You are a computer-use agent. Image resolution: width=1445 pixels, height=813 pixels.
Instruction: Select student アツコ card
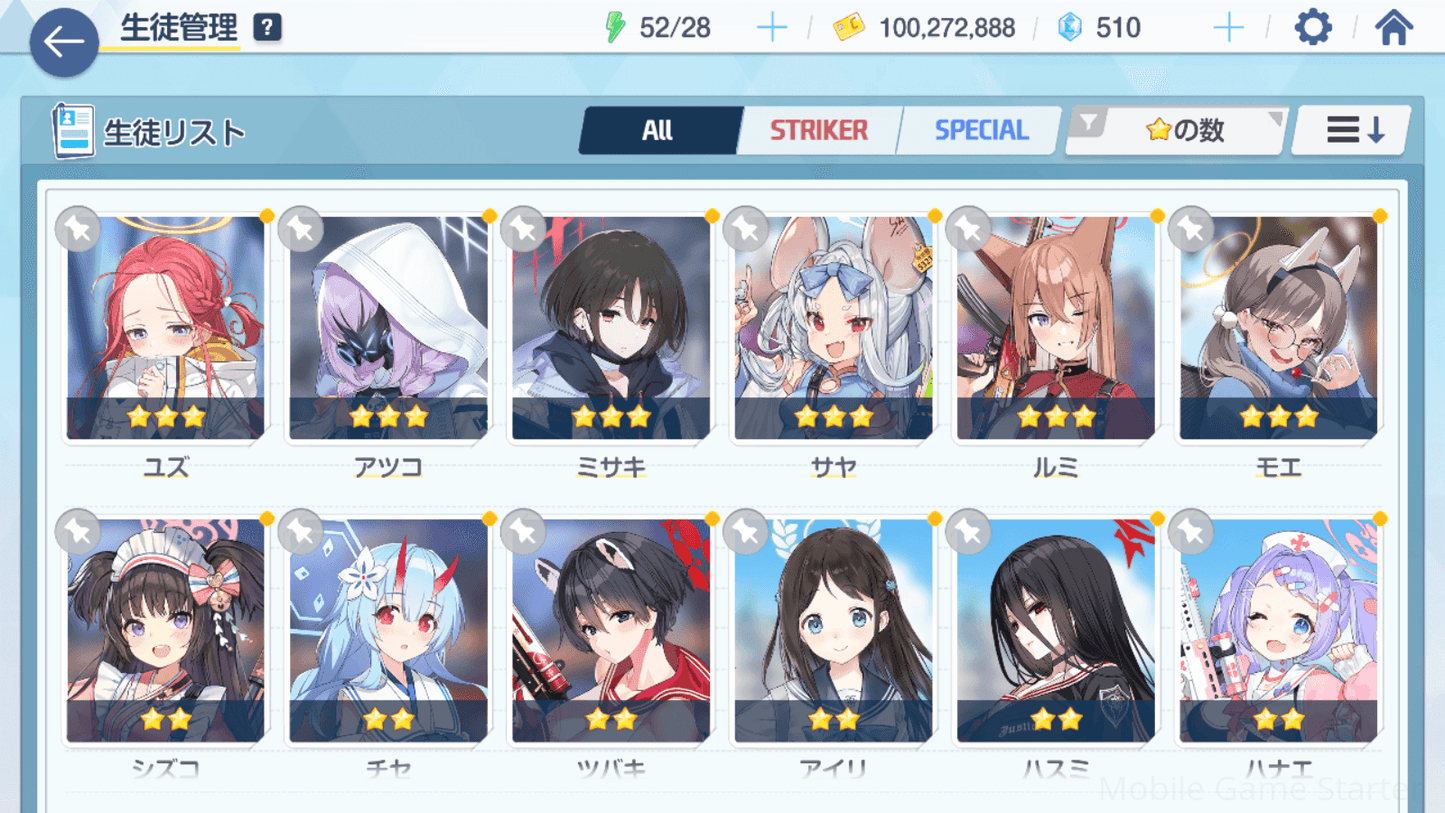(388, 328)
